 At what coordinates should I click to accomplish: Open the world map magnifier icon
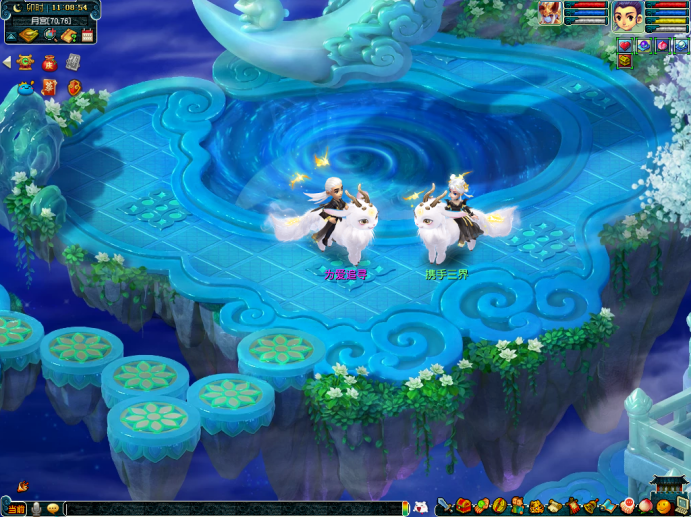tap(49, 36)
